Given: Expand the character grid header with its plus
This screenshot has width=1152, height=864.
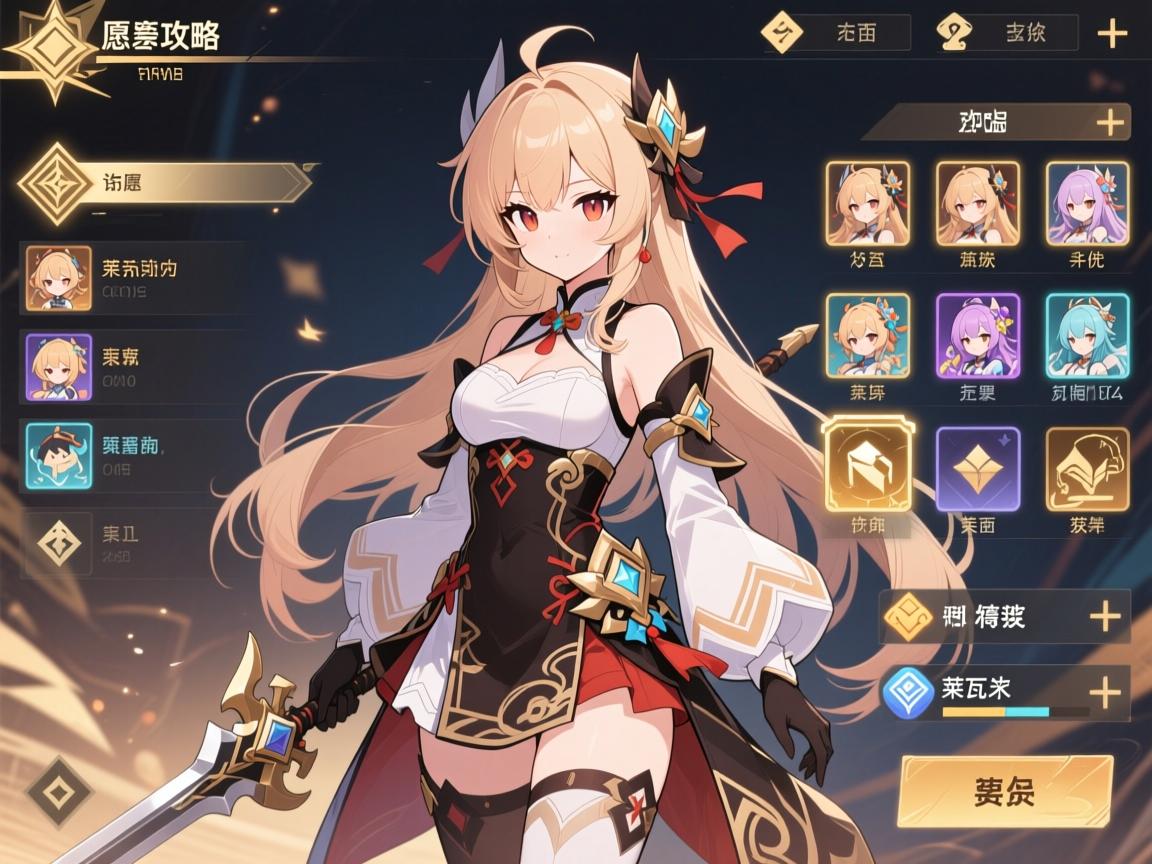Looking at the screenshot, I should (x=1109, y=123).
